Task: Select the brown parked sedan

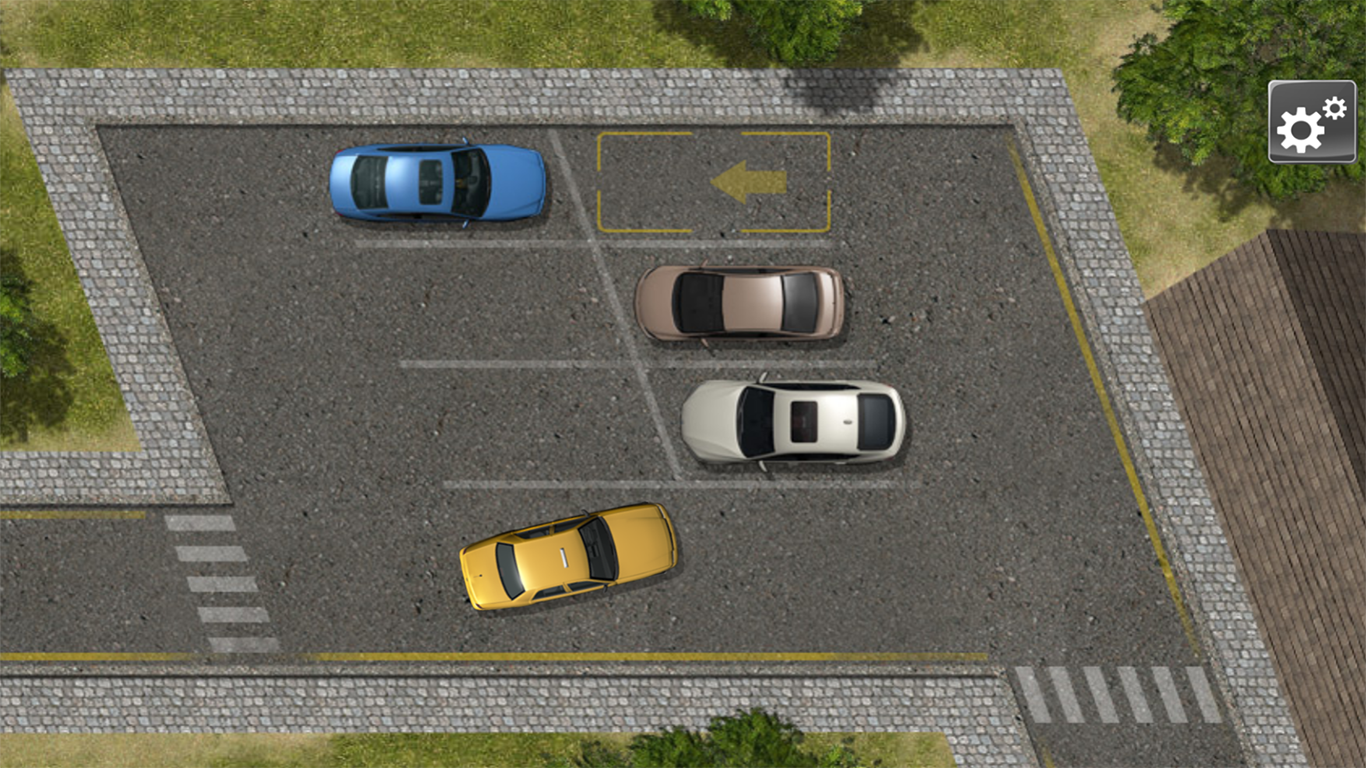Action: (x=740, y=305)
